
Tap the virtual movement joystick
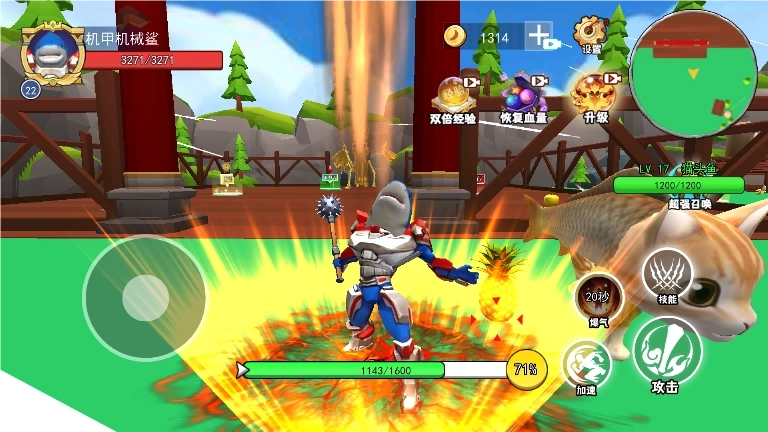click(x=145, y=297)
